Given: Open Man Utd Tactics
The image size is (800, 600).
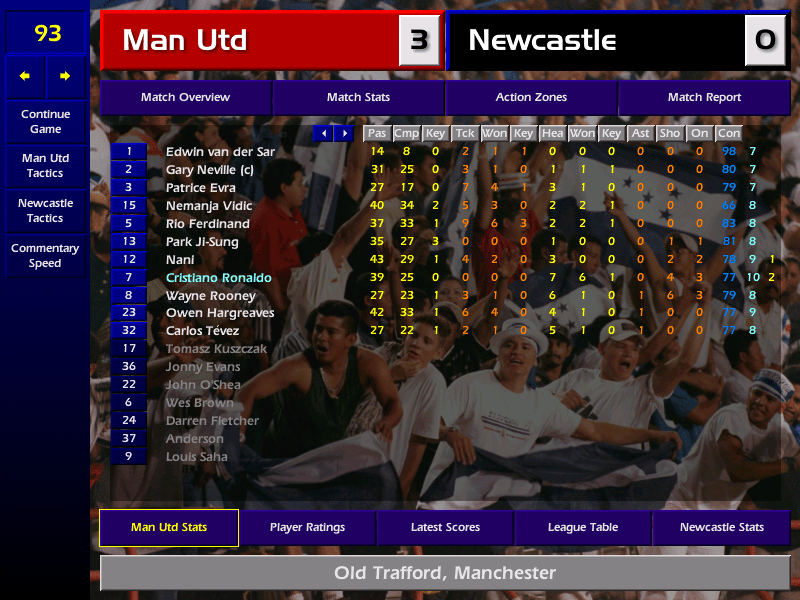Looking at the screenshot, I should 45,166.
